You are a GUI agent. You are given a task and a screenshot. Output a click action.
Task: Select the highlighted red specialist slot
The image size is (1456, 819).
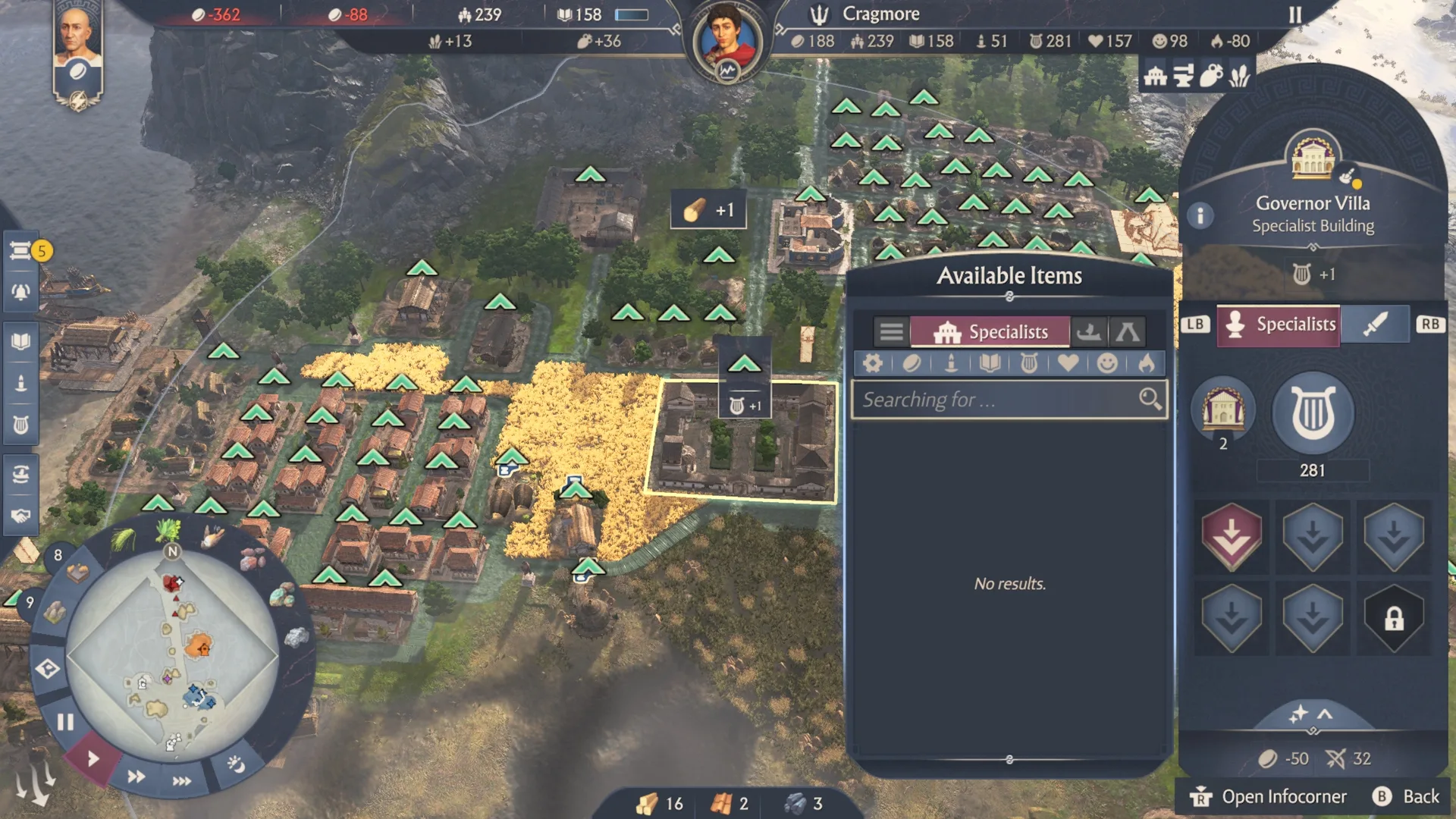coord(1232,537)
